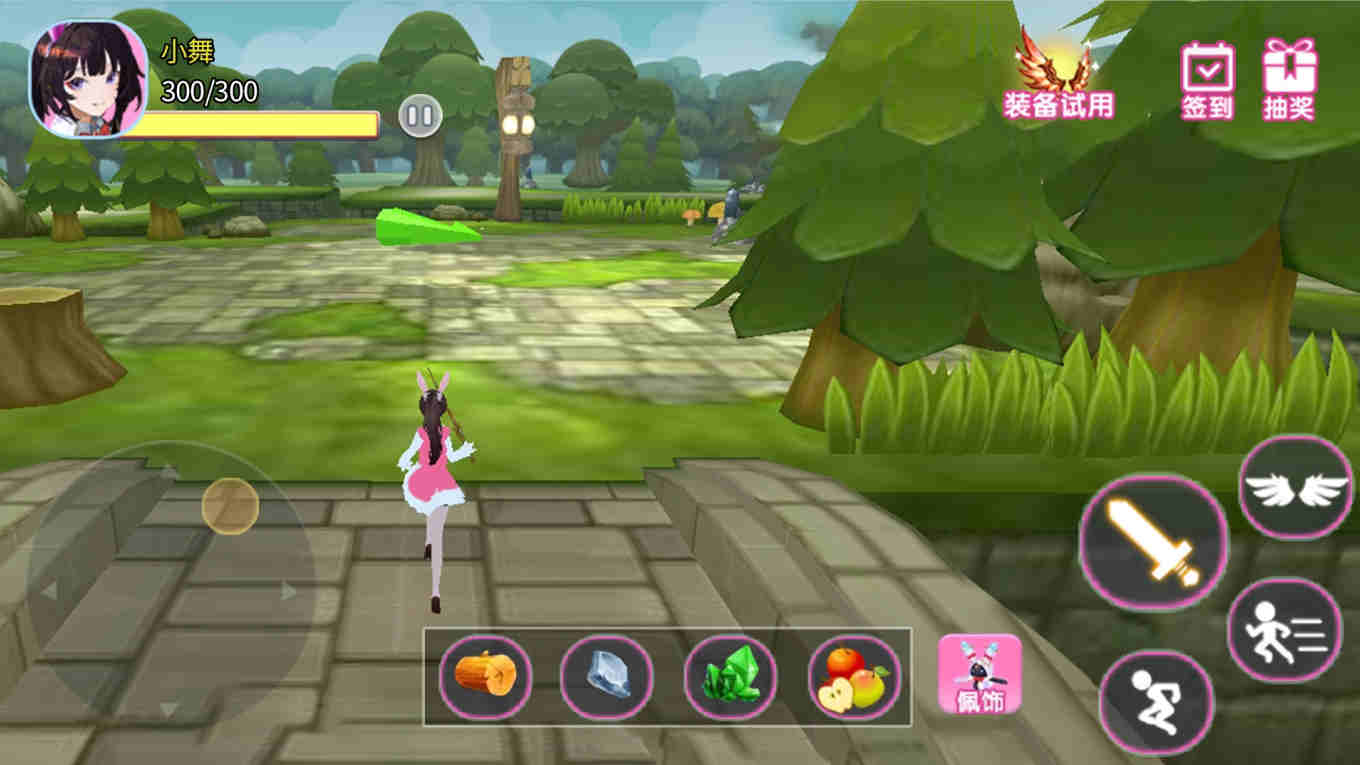Toggle the pause button near the HP bar
The width and height of the screenshot is (1360, 765).
pos(422,115)
